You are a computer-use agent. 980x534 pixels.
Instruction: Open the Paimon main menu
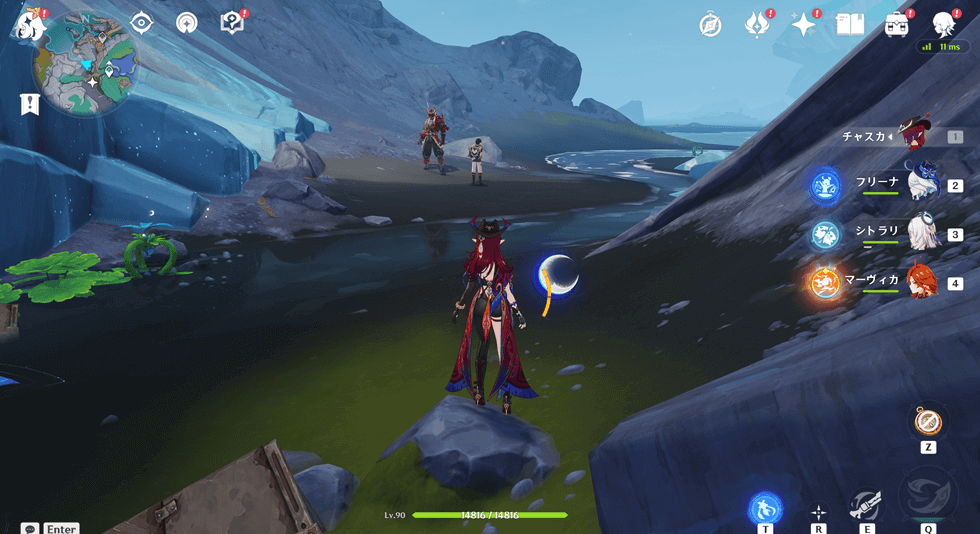[x=31, y=24]
